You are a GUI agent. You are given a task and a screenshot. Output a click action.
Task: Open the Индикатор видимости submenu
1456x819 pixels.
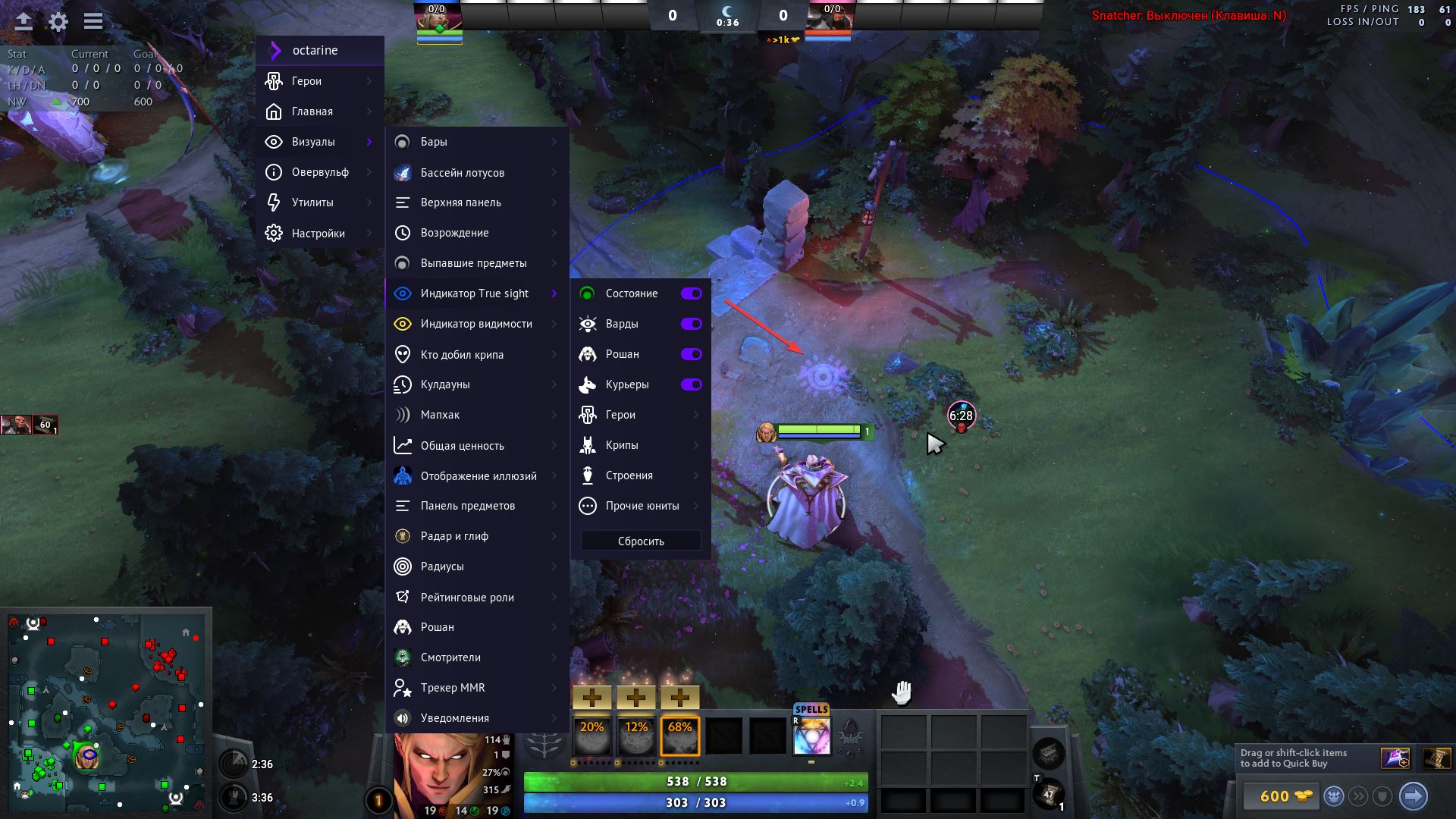(x=477, y=324)
